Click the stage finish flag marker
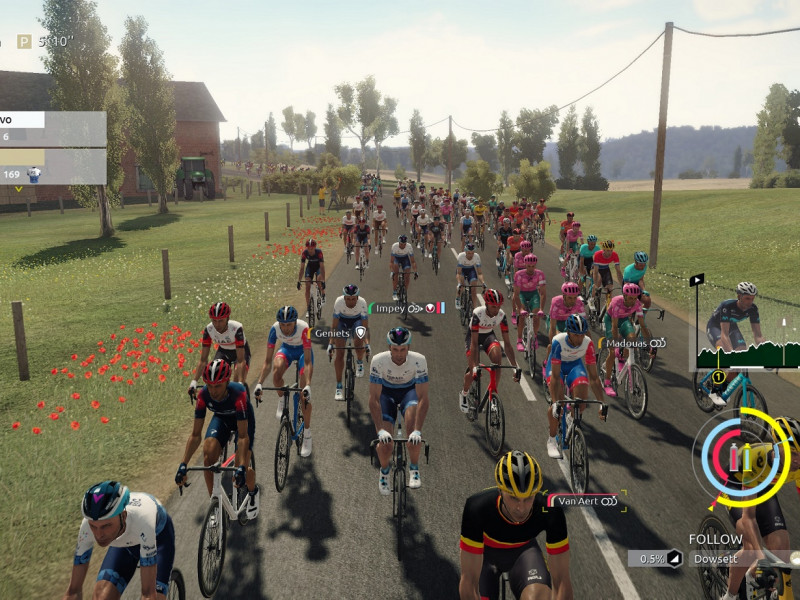800x600 pixels. click(697, 279)
